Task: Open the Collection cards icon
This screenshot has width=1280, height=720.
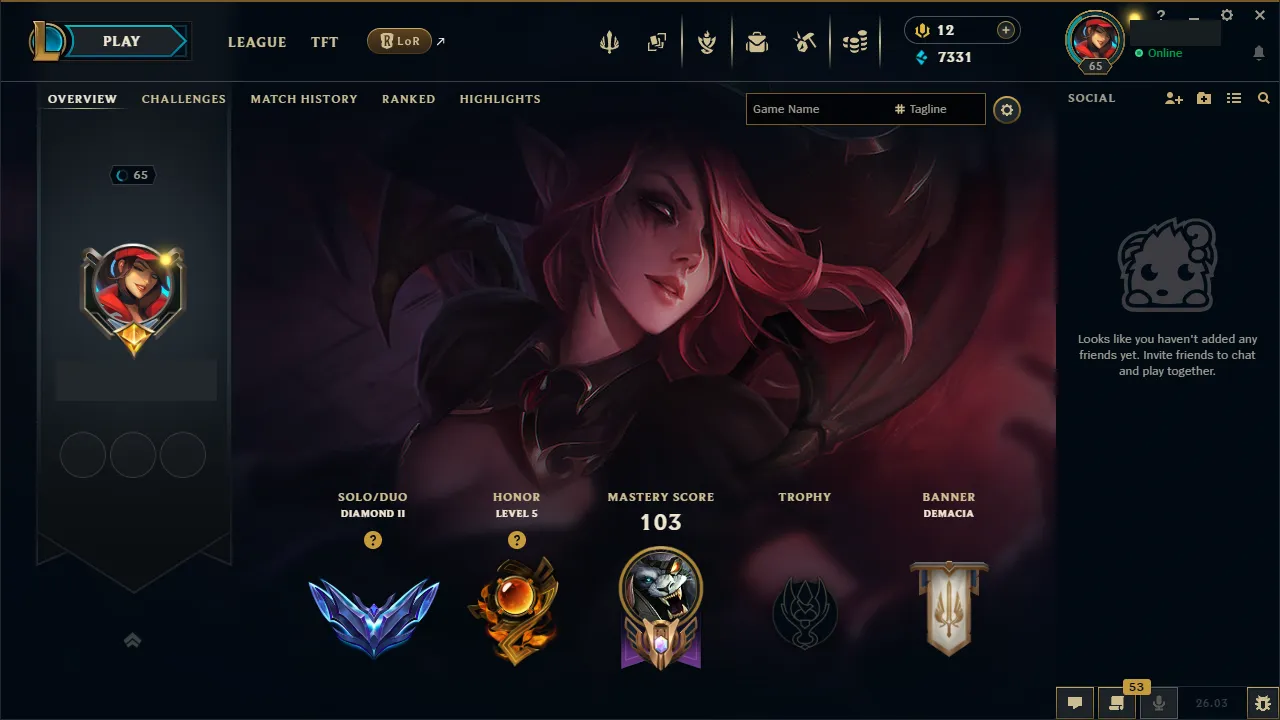Action: [657, 42]
